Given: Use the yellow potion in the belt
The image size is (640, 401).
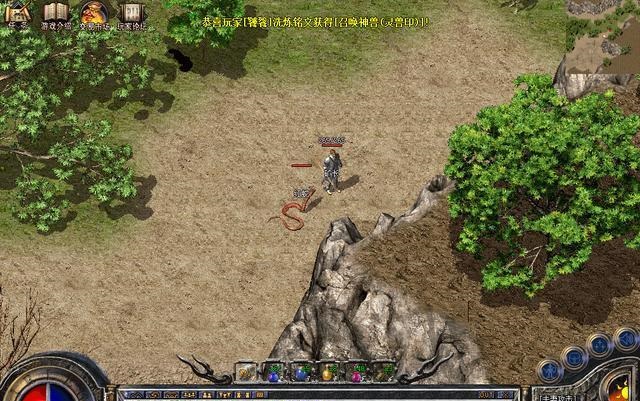Looking at the screenshot, I should [327, 373].
